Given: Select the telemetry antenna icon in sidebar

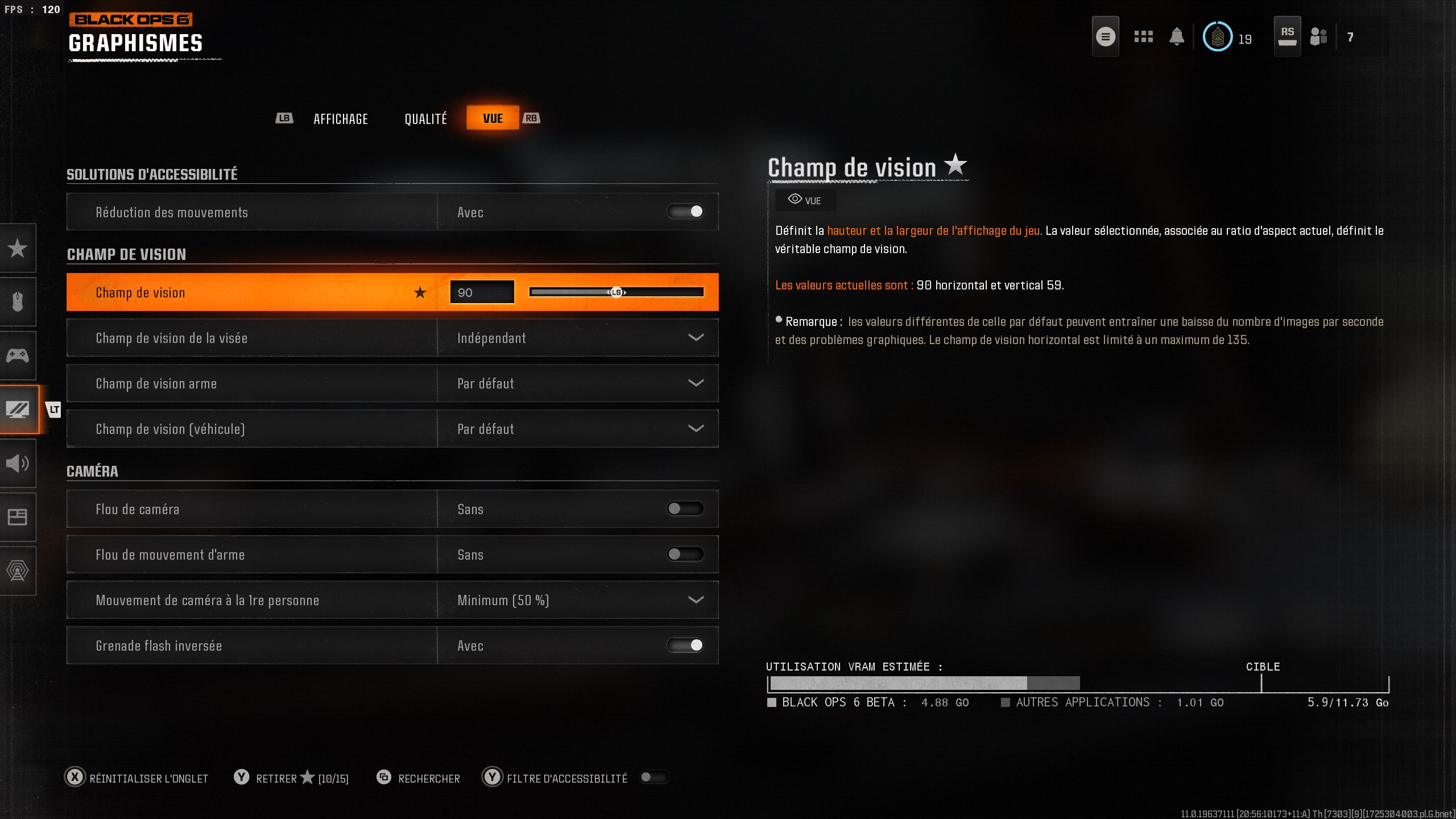Looking at the screenshot, I should (17, 571).
